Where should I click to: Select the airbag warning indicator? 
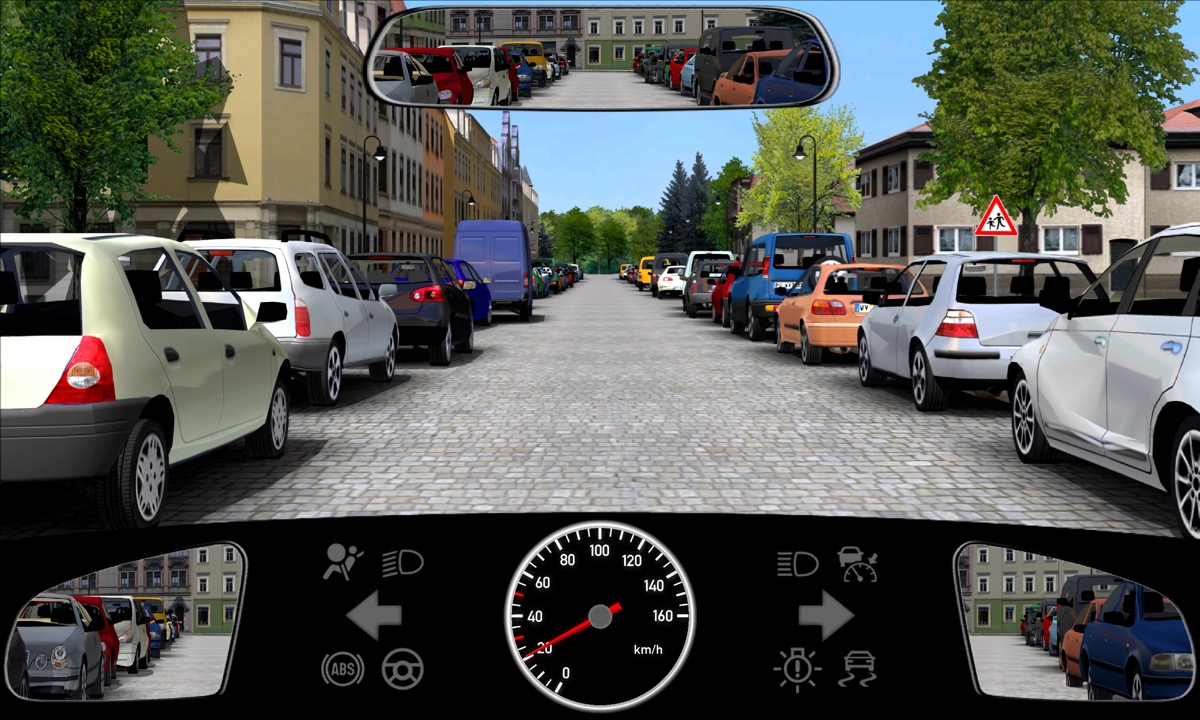click(343, 563)
